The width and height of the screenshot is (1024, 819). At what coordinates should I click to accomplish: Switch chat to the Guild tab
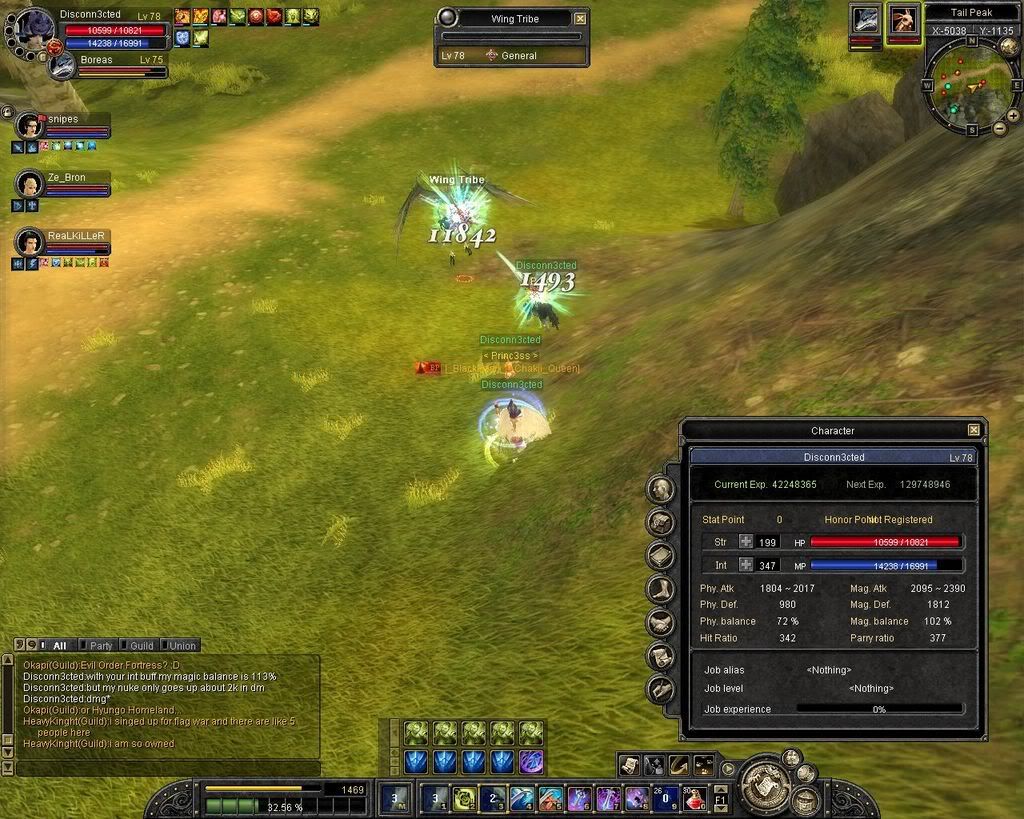pos(140,646)
